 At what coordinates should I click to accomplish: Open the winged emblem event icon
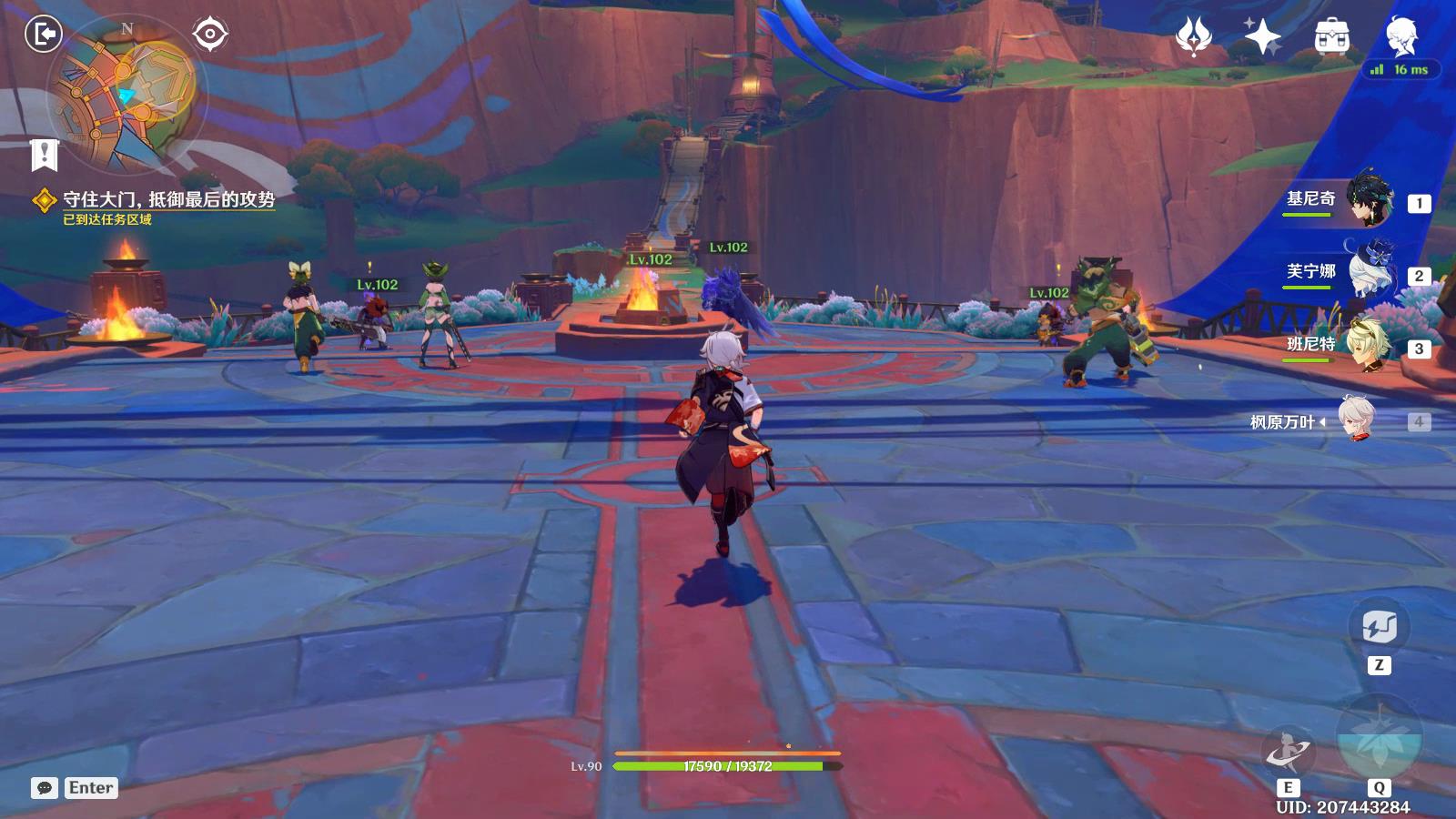point(1193,37)
